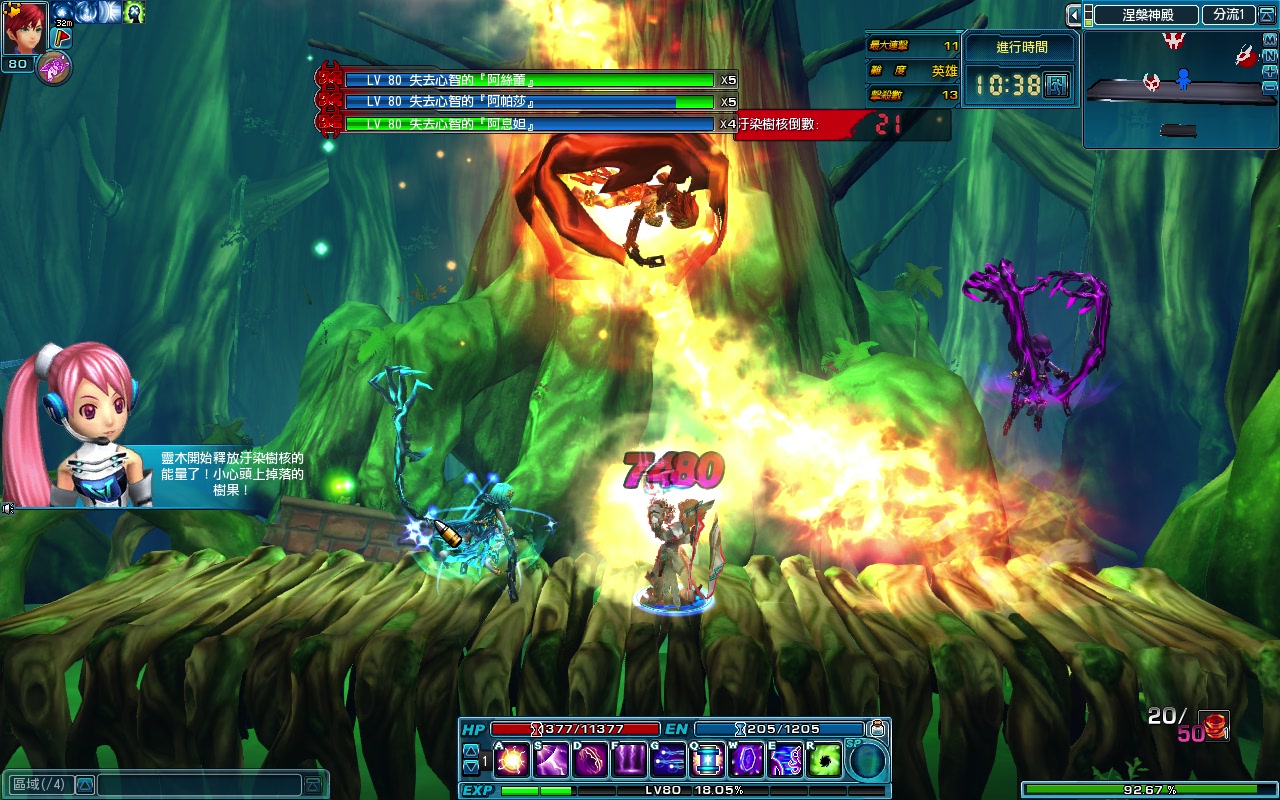Viewport: 1280px width, 800px height.
Task: Click the exit dungeon running-man button
Action: 1056,85
